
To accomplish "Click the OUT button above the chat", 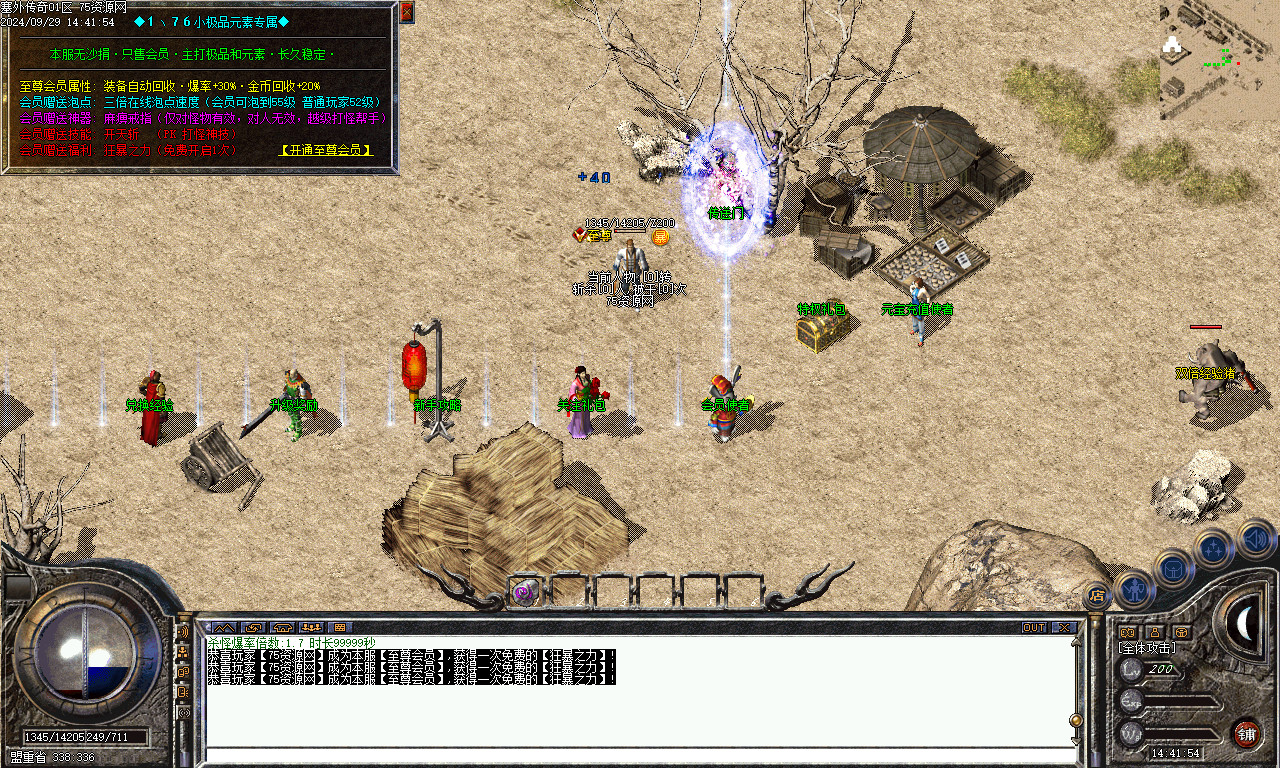I will (x=1034, y=628).
